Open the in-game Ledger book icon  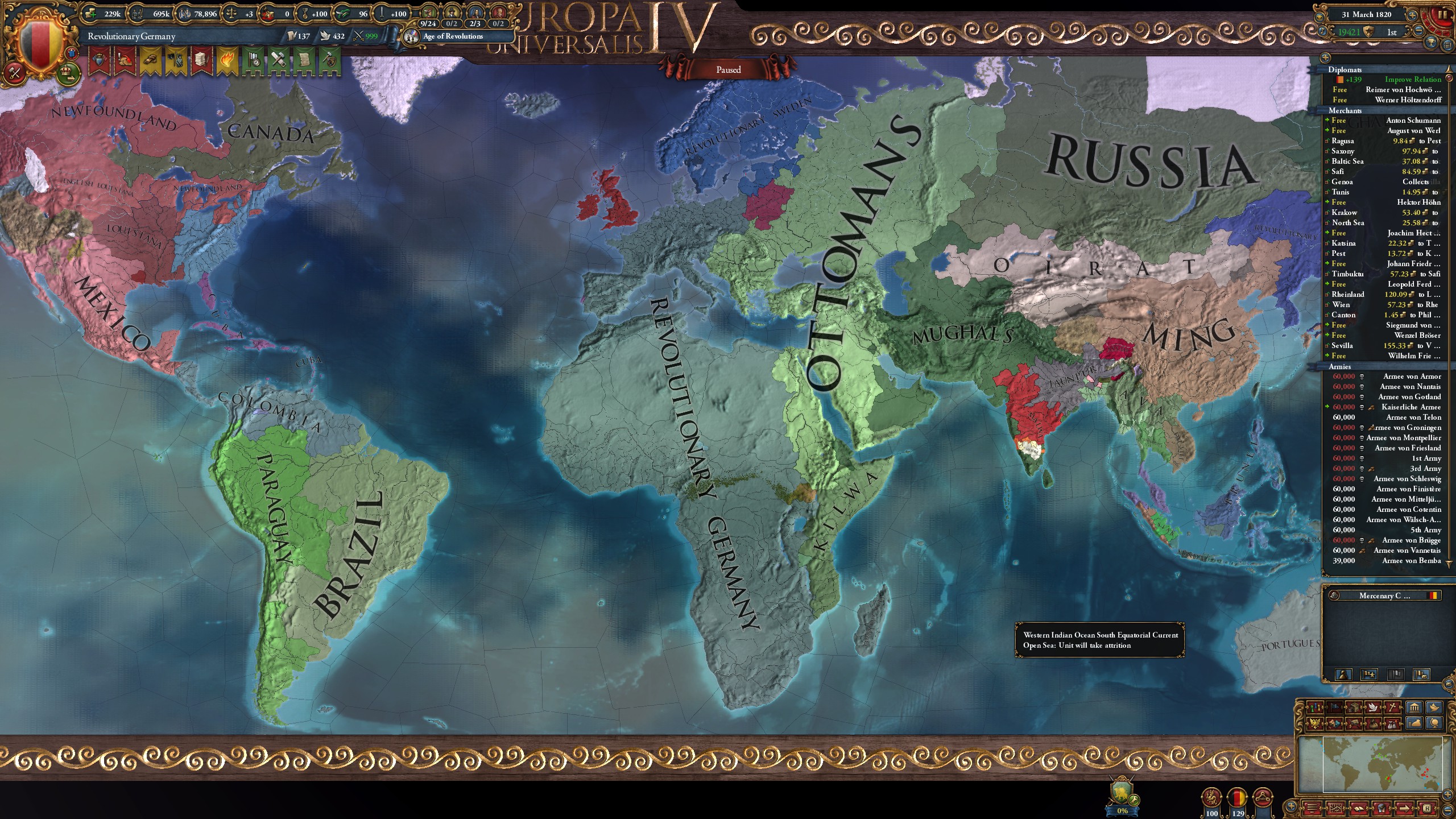pyautogui.click(x=1359, y=810)
